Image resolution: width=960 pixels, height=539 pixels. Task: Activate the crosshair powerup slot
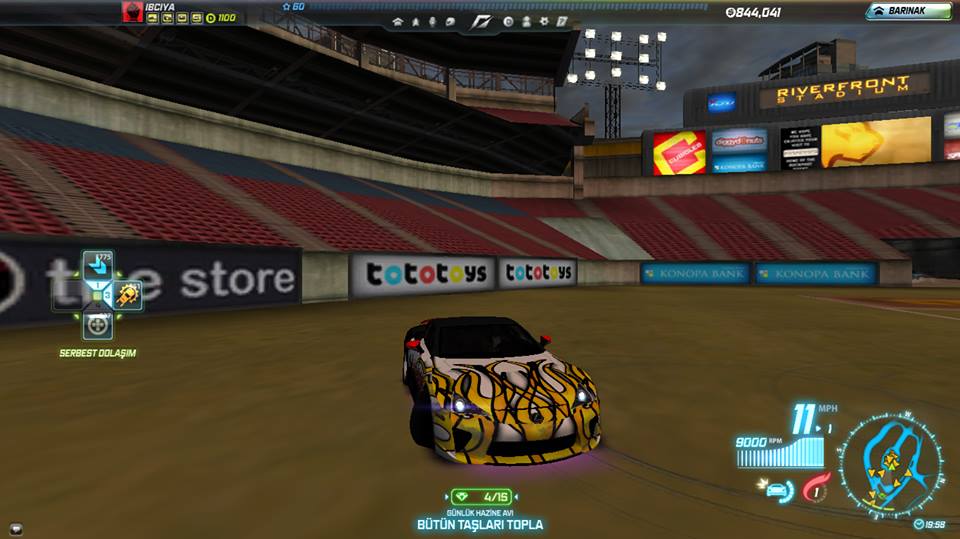coord(97,324)
